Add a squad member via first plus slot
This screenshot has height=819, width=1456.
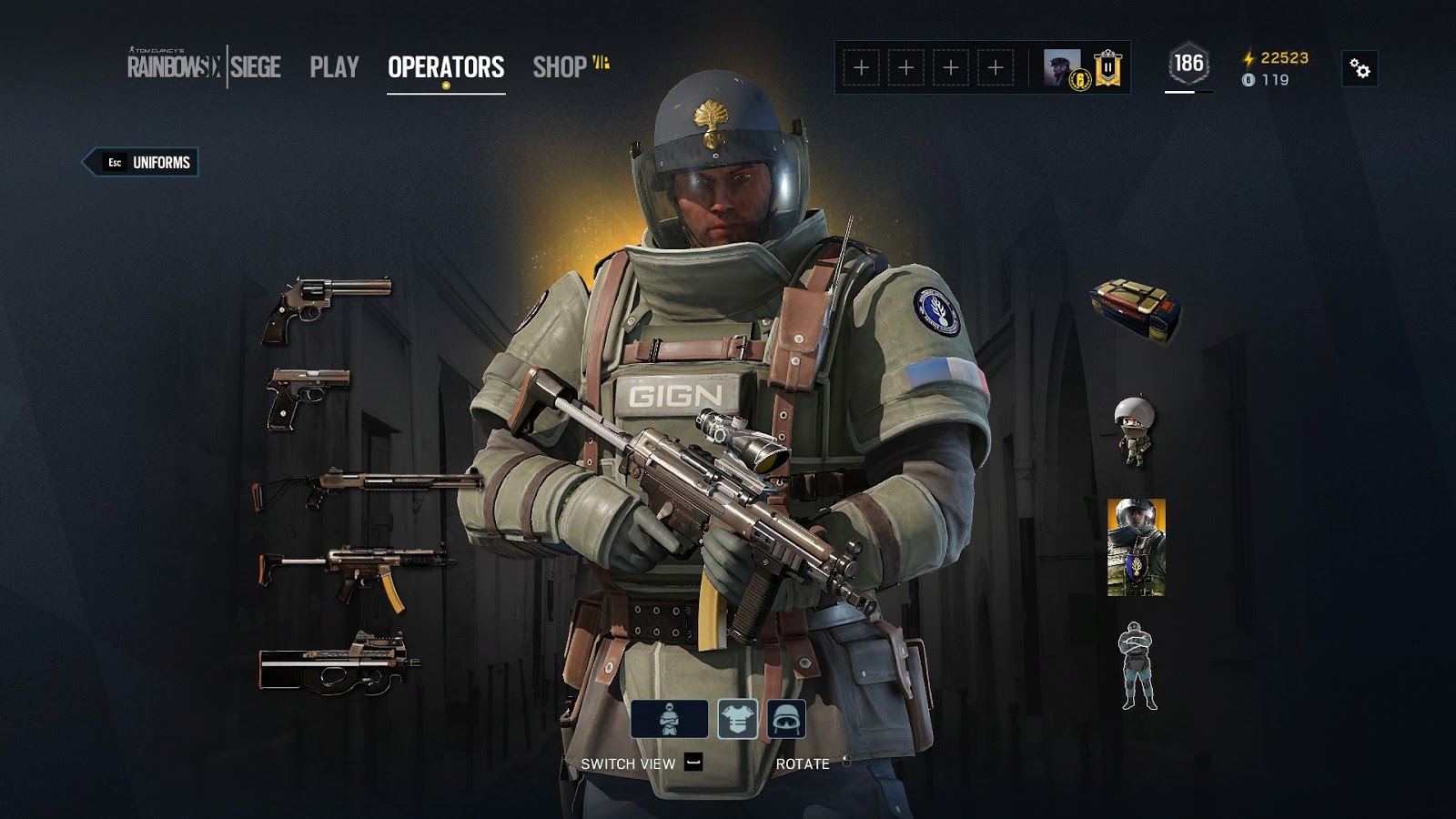pyautogui.click(x=861, y=65)
